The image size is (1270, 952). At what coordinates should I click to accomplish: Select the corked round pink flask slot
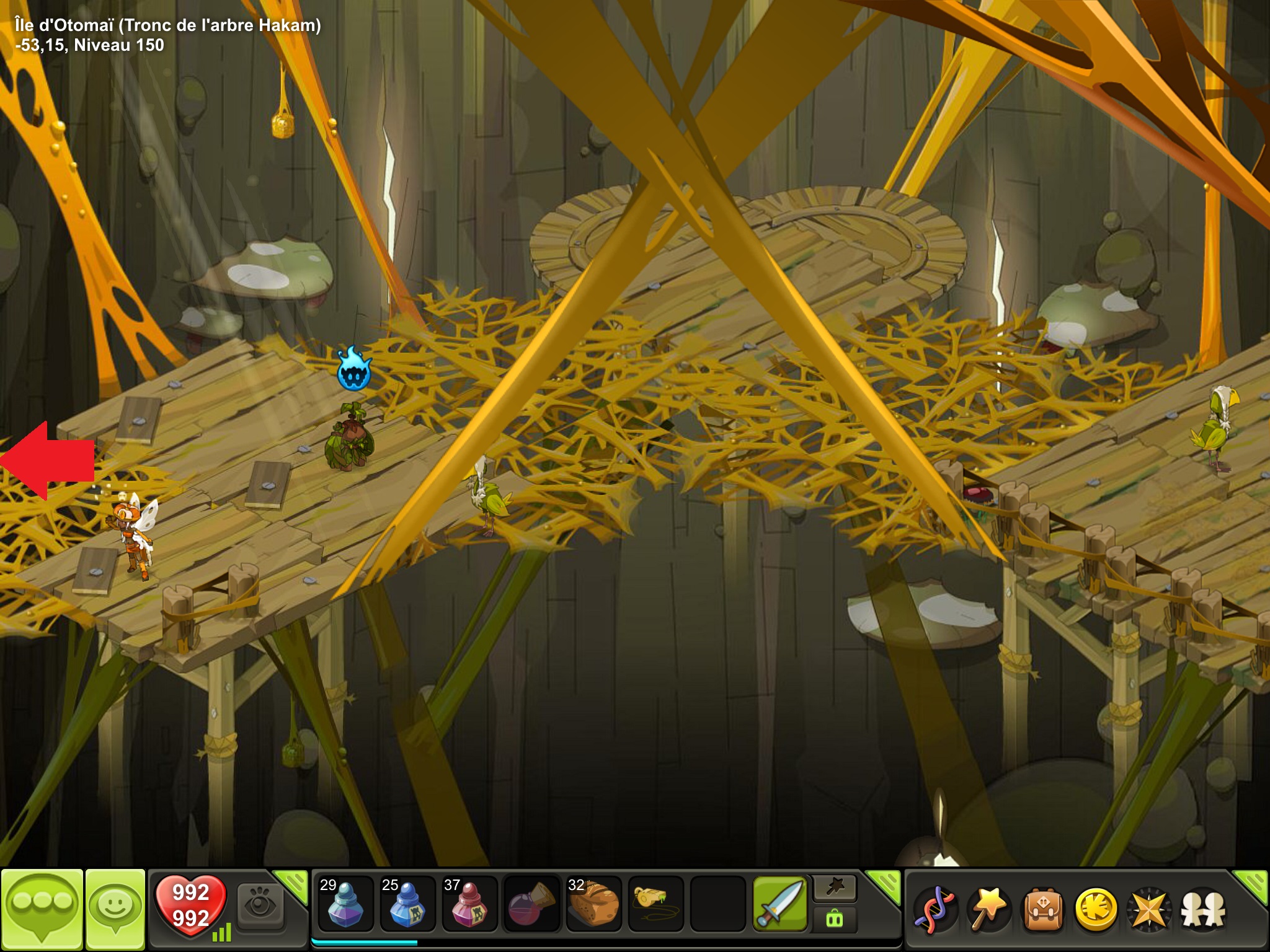click(x=531, y=904)
